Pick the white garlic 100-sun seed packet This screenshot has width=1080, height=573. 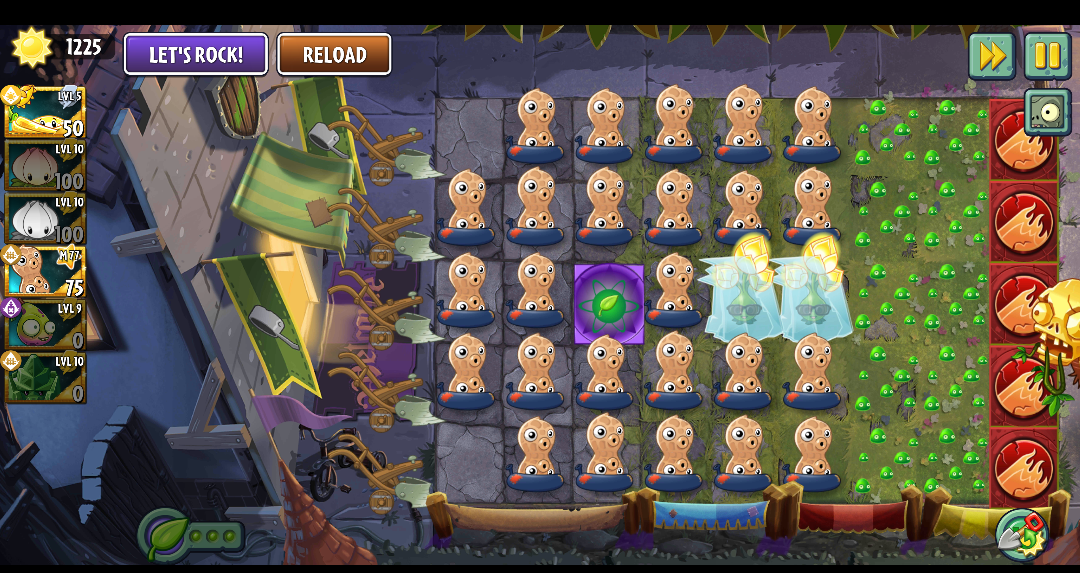(45, 218)
